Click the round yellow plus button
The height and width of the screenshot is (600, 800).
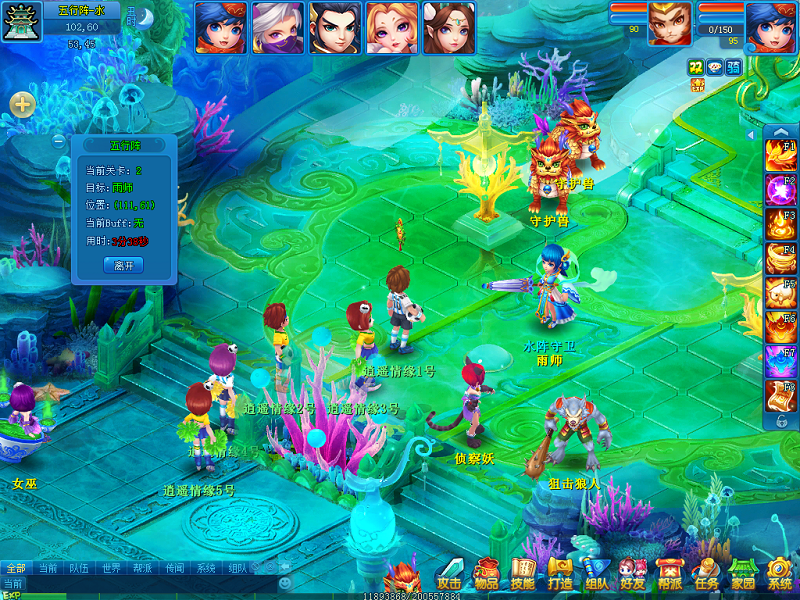coord(22,104)
